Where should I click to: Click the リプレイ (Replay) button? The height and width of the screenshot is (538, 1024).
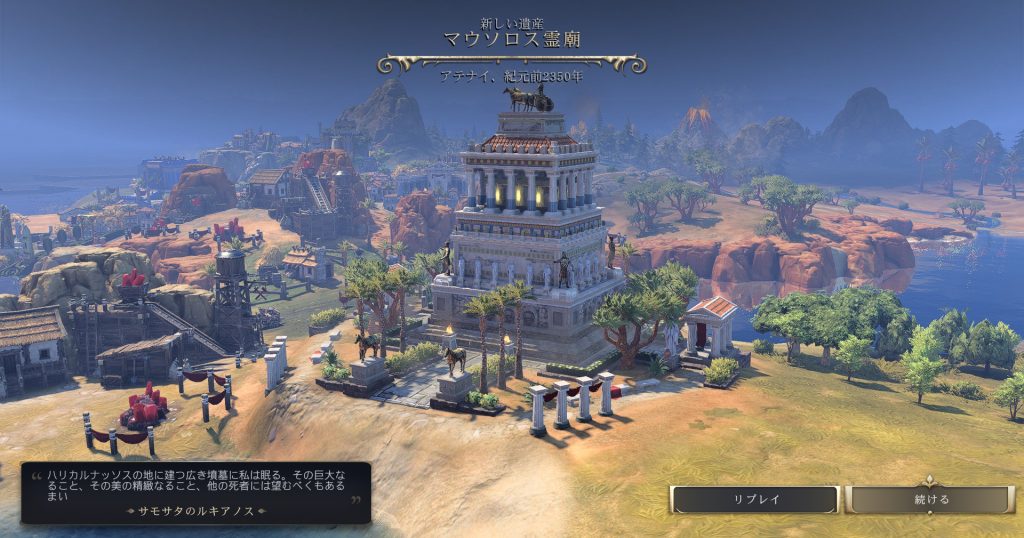coord(755,499)
